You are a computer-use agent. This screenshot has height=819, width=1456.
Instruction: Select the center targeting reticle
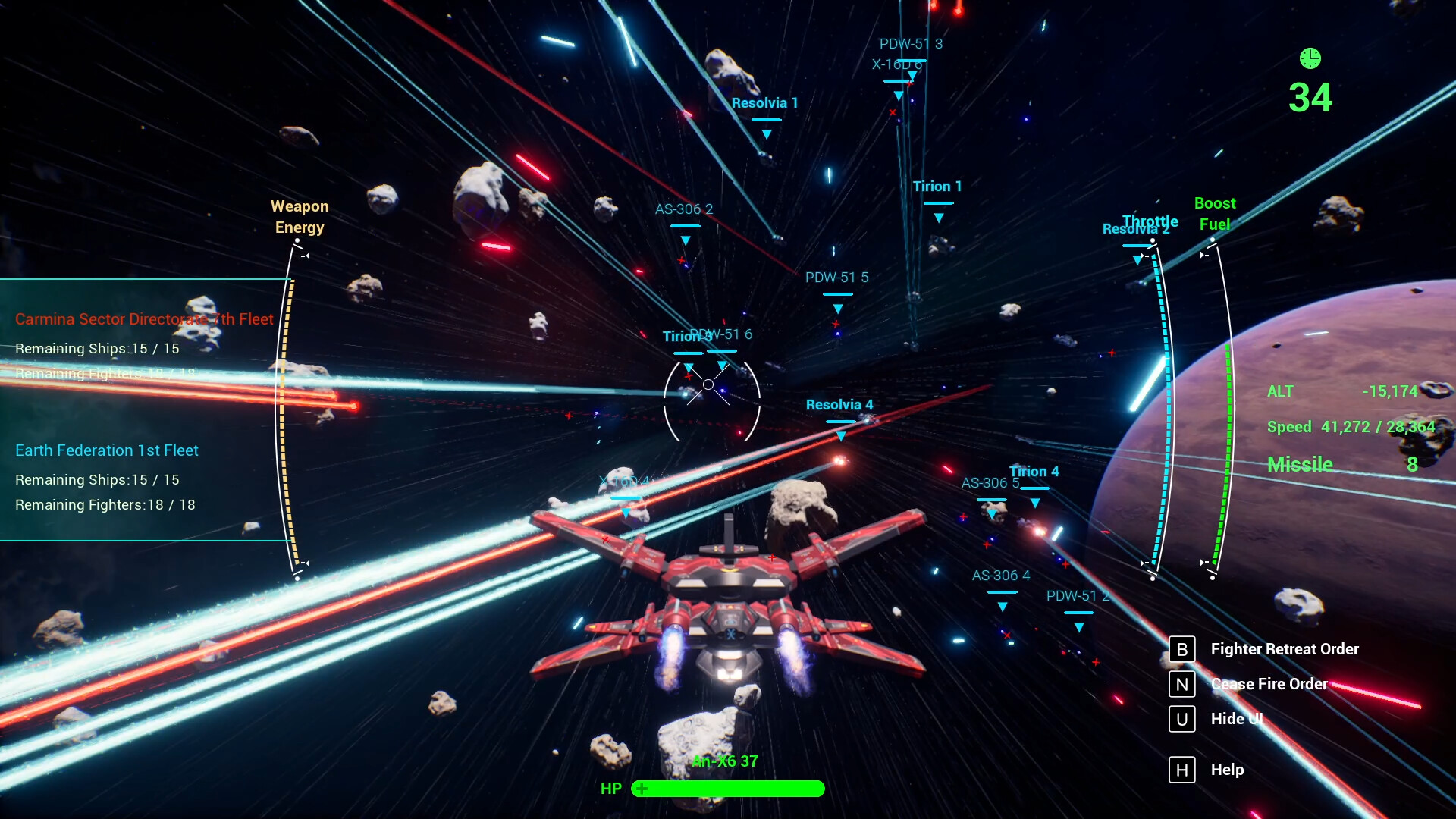click(x=709, y=384)
